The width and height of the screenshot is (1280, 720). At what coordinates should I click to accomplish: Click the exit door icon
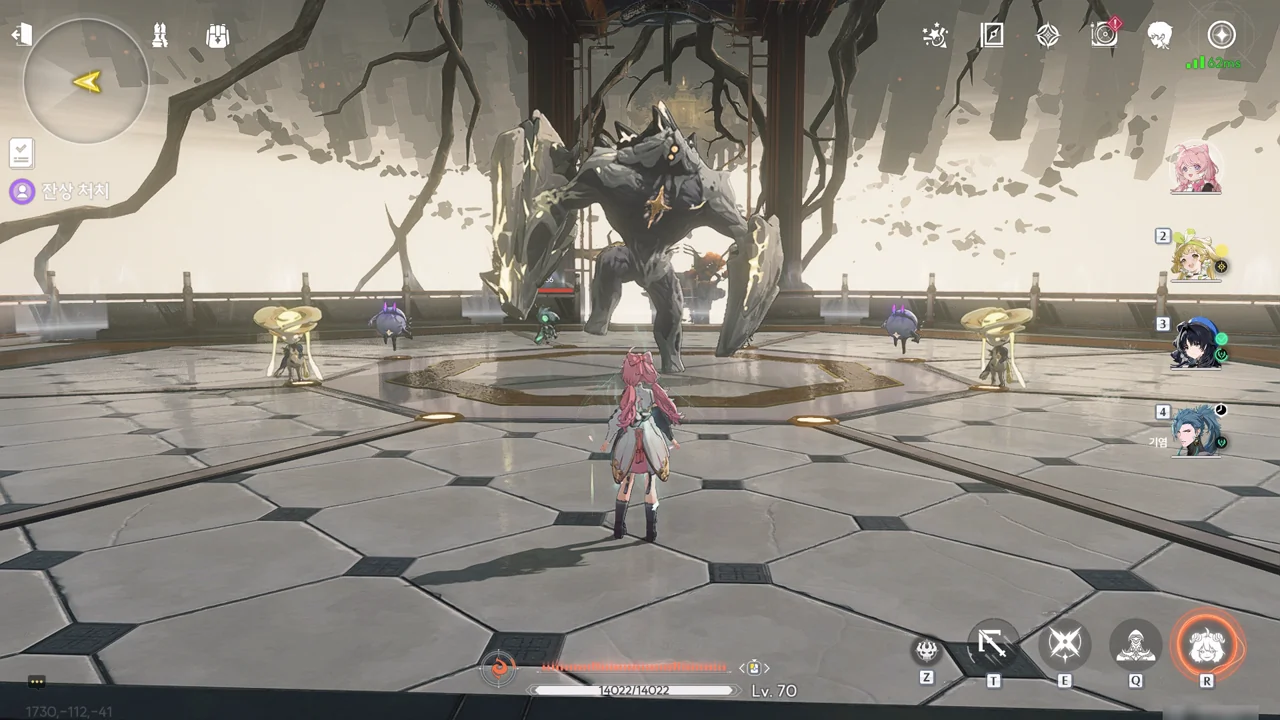[x=21, y=35]
